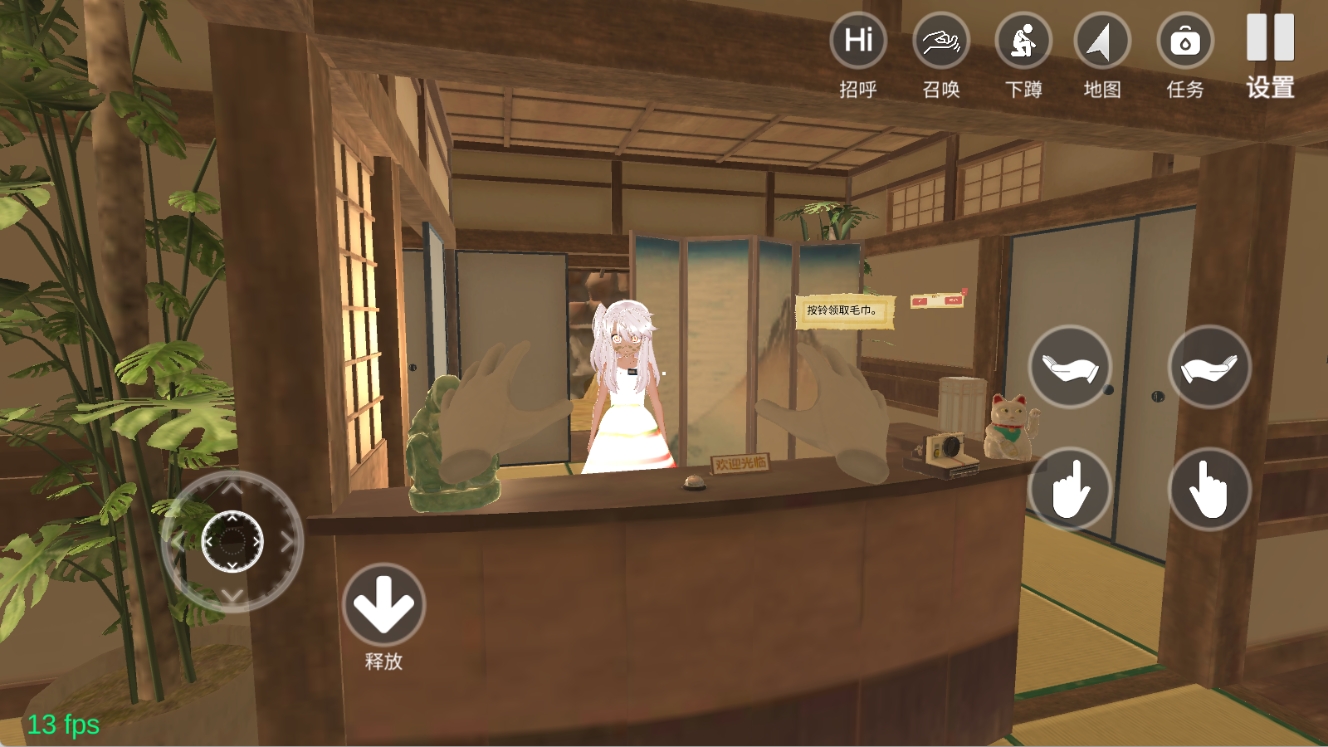Open the settings (设置) pause button
1328x747 pixels.
click(1270, 38)
